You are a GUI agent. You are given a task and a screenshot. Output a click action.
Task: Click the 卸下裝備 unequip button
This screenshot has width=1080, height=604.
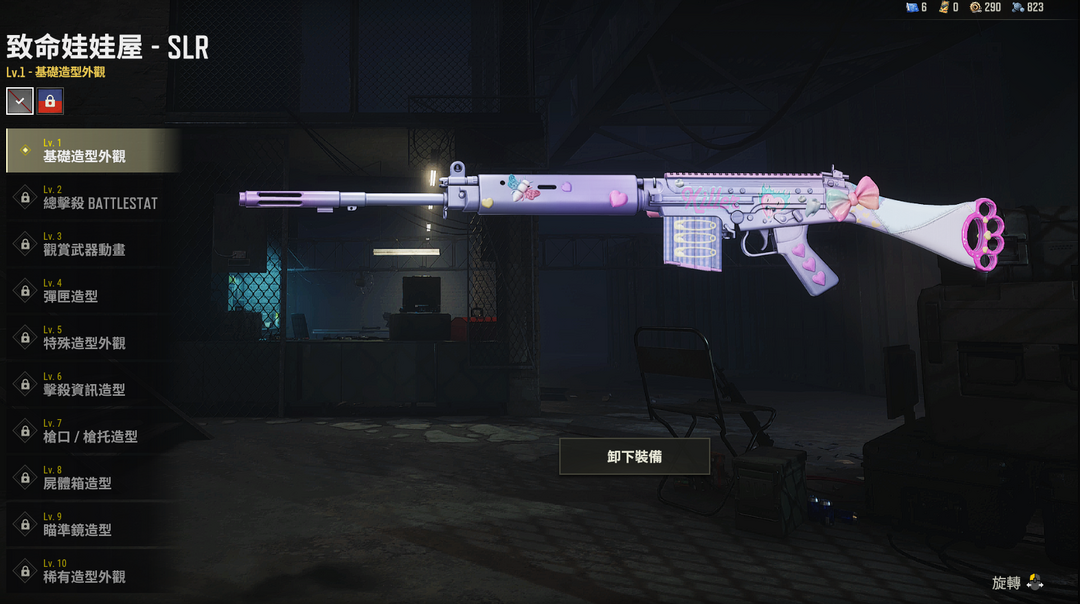[634, 456]
